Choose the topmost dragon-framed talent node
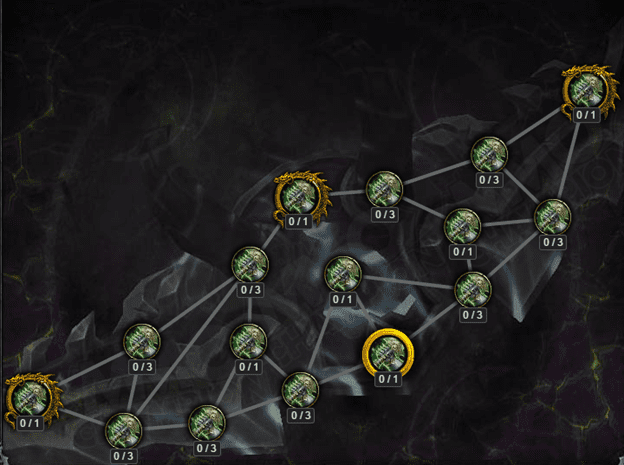 click(585, 89)
